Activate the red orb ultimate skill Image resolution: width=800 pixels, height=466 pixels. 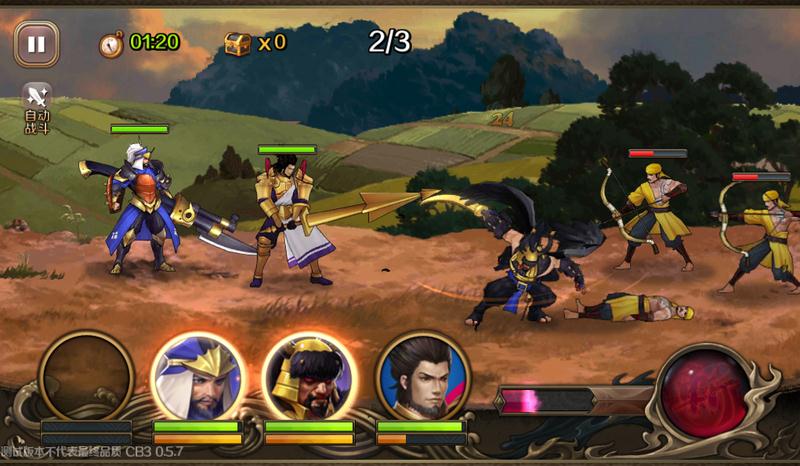703,392
